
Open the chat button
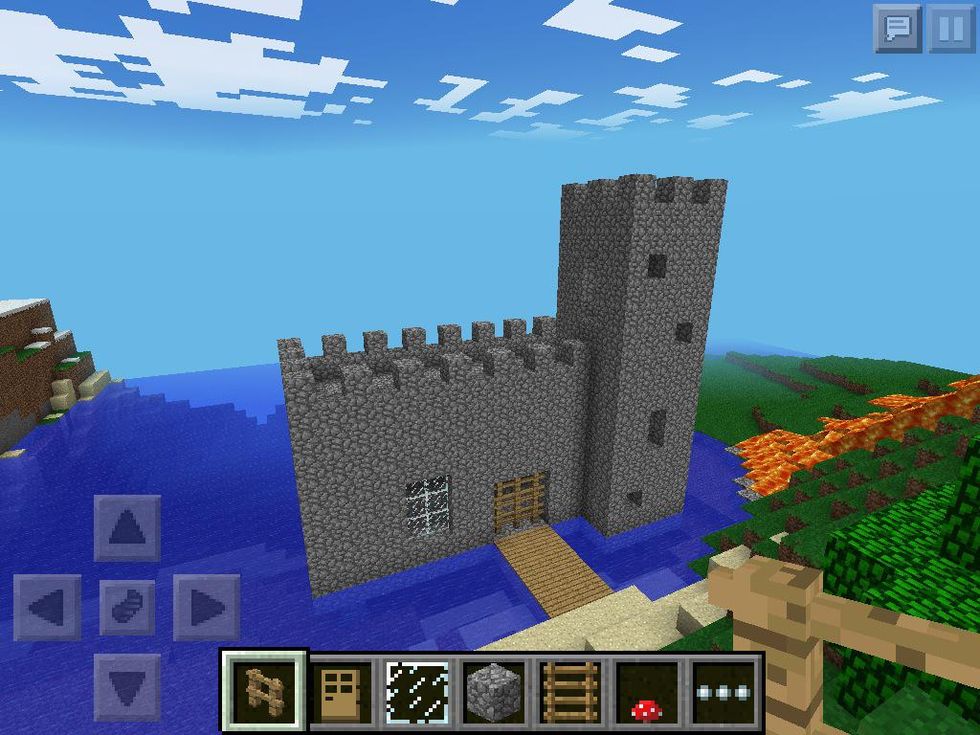tap(897, 28)
